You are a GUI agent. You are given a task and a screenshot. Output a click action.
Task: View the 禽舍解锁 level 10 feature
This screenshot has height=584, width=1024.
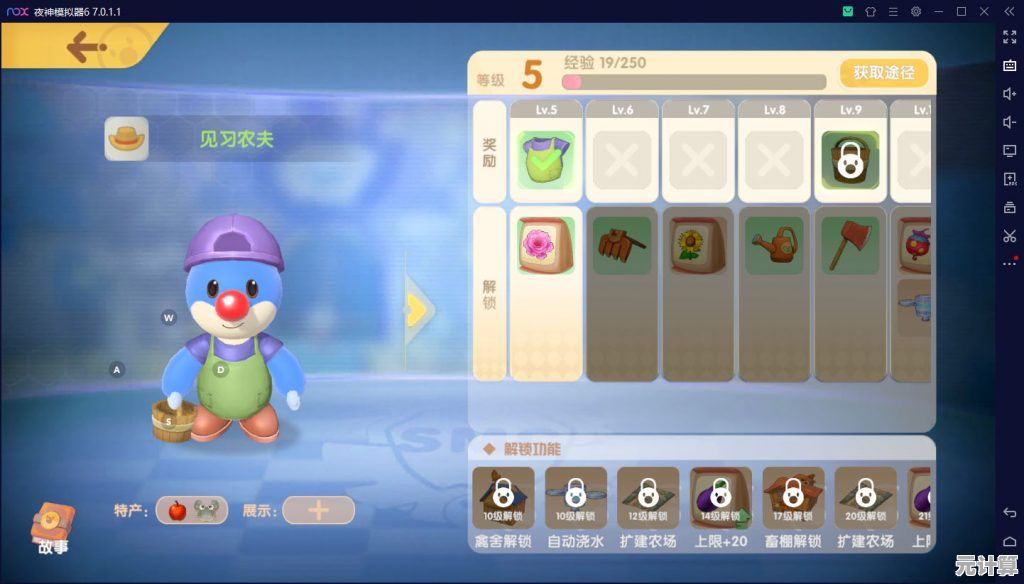pyautogui.click(x=503, y=498)
